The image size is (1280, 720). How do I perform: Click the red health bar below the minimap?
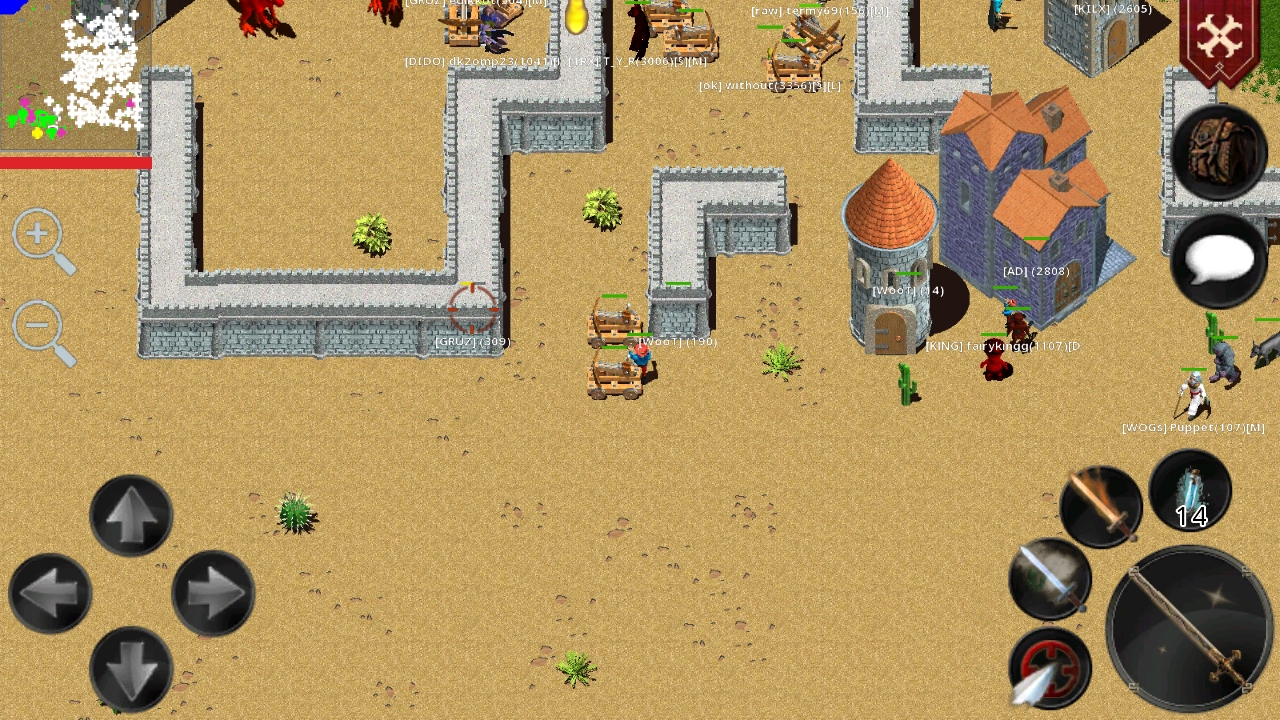click(75, 162)
